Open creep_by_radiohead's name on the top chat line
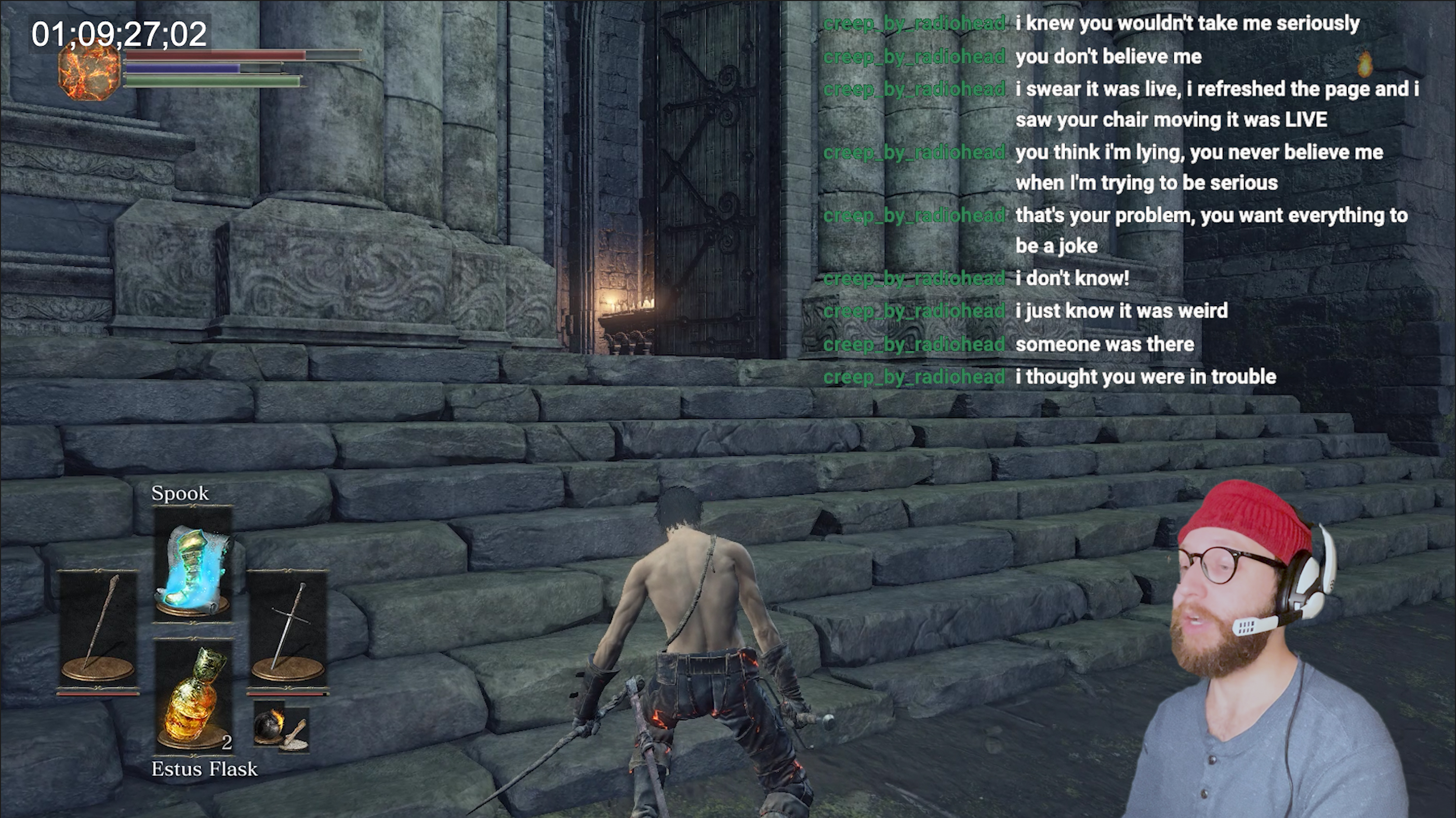1456x818 pixels. coord(915,24)
